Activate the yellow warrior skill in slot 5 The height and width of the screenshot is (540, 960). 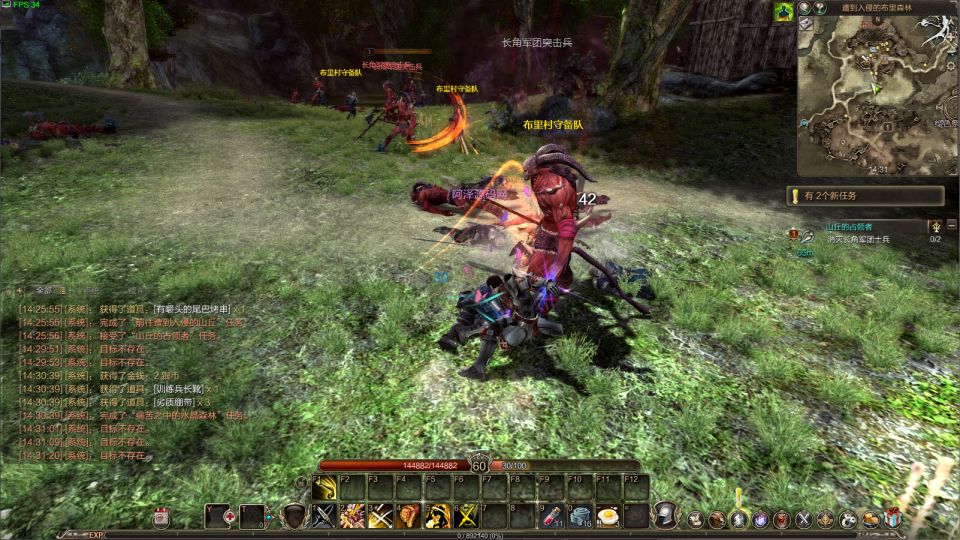pyautogui.click(x=437, y=516)
